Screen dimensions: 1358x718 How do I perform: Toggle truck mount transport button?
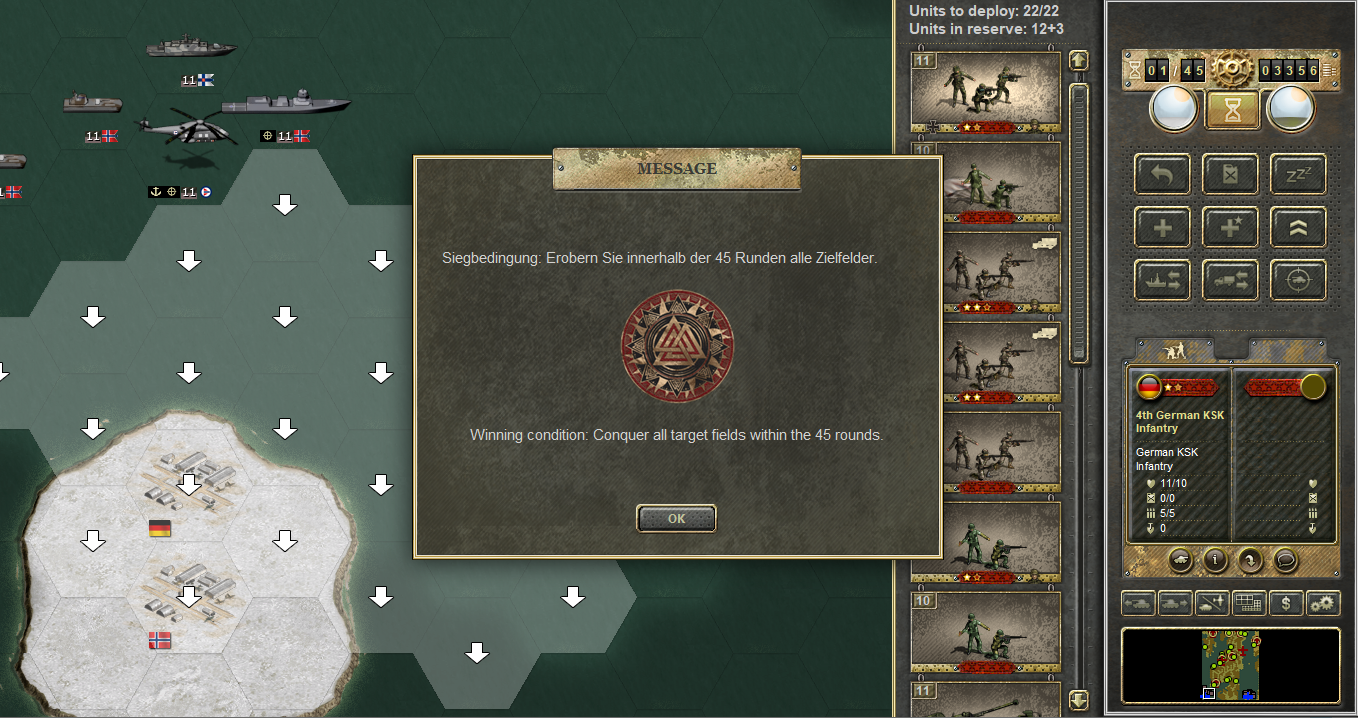coord(1230,281)
